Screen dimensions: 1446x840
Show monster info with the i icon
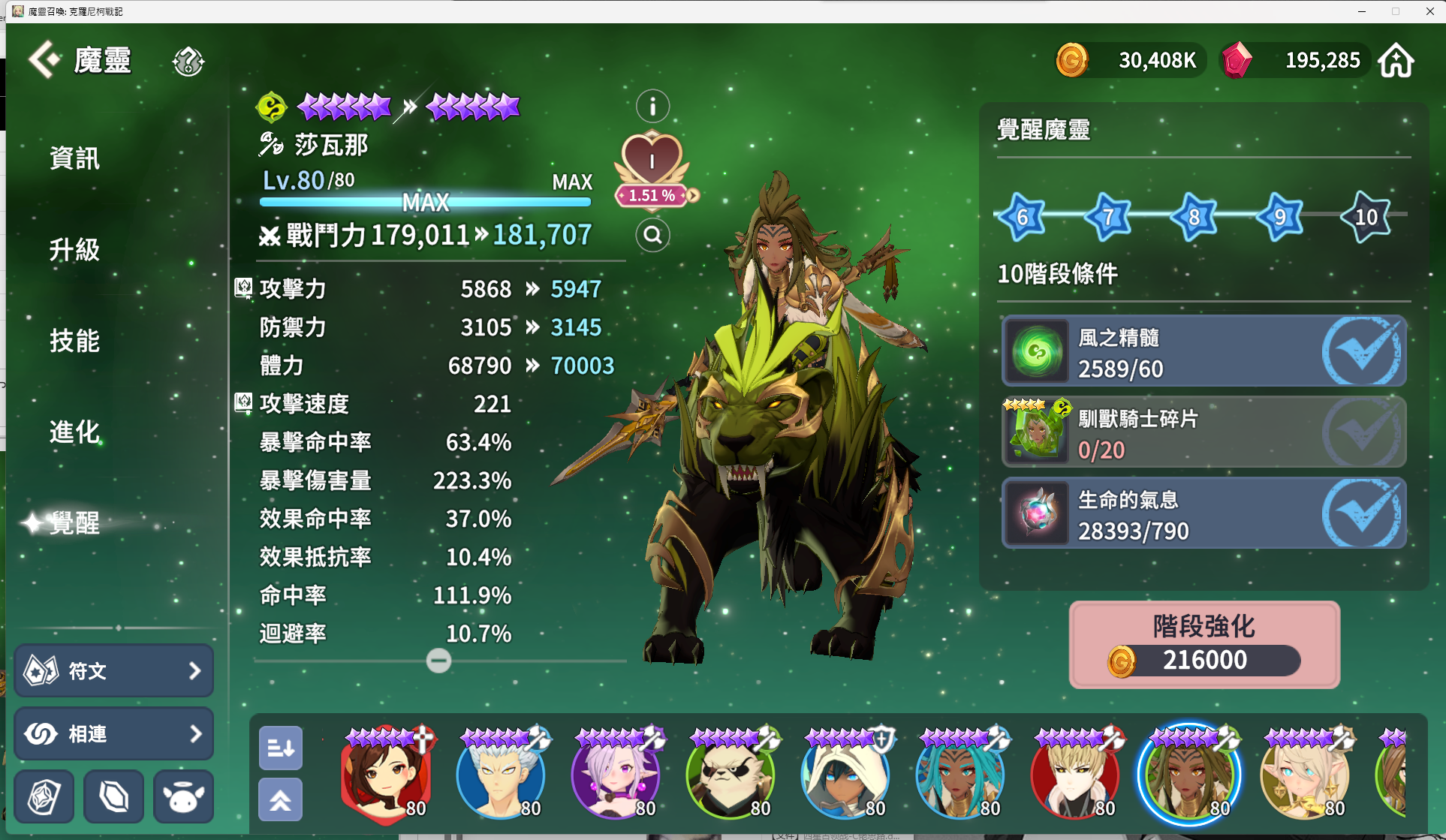tap(652, 107)
